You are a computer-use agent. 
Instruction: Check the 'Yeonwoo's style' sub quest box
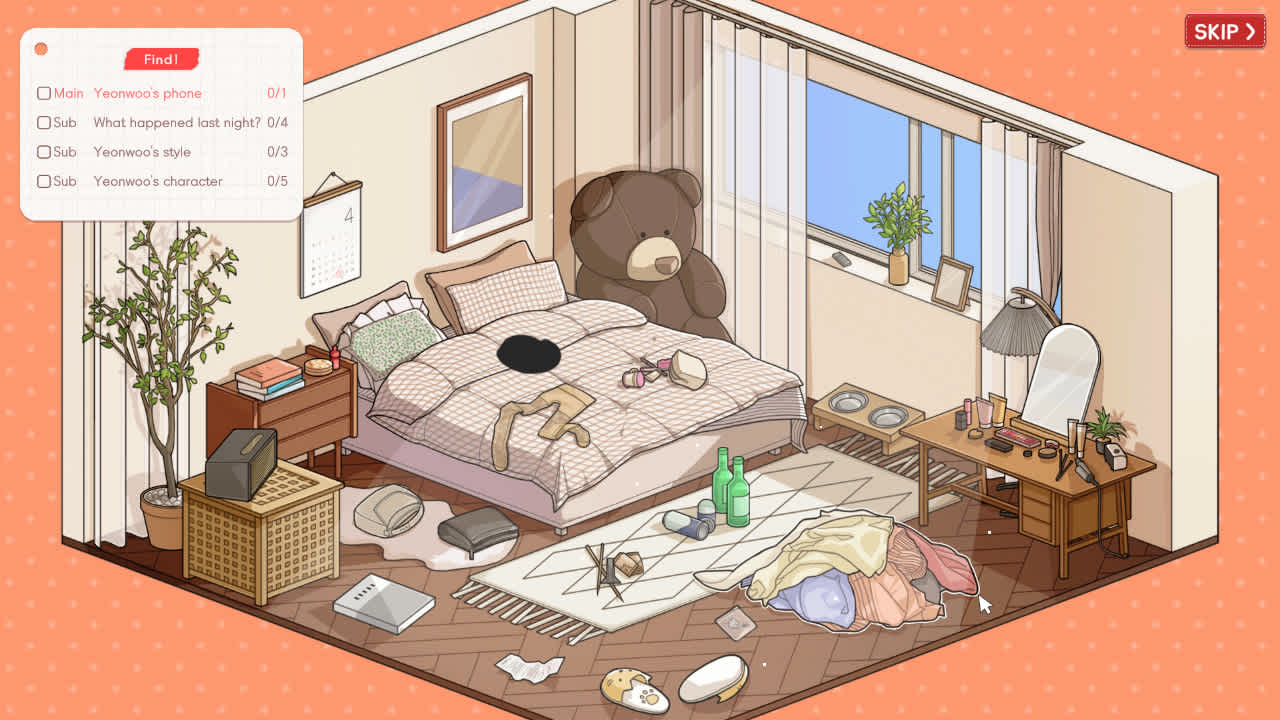pos(44,152)
